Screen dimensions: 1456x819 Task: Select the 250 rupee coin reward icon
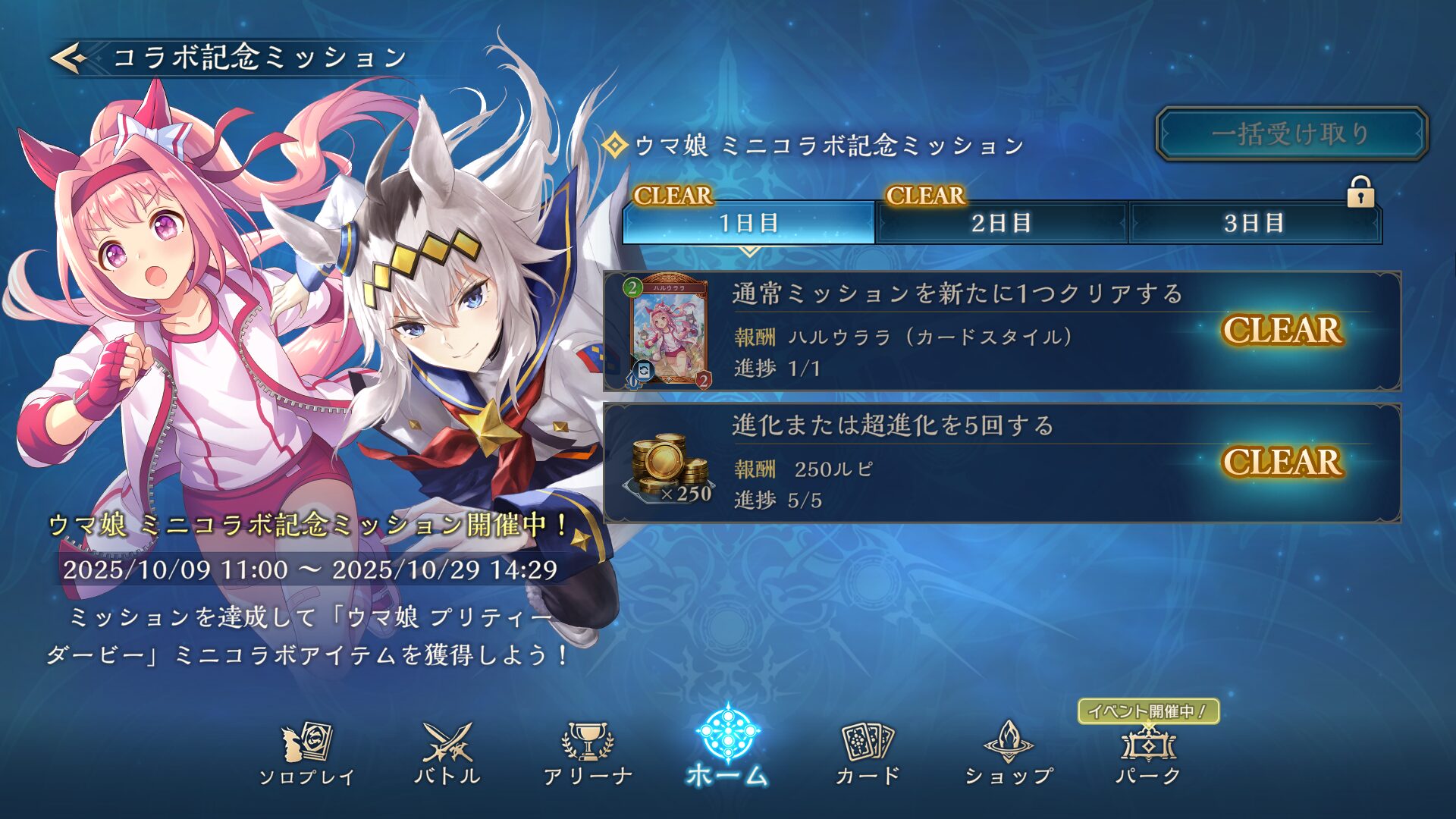click(668, 466)
